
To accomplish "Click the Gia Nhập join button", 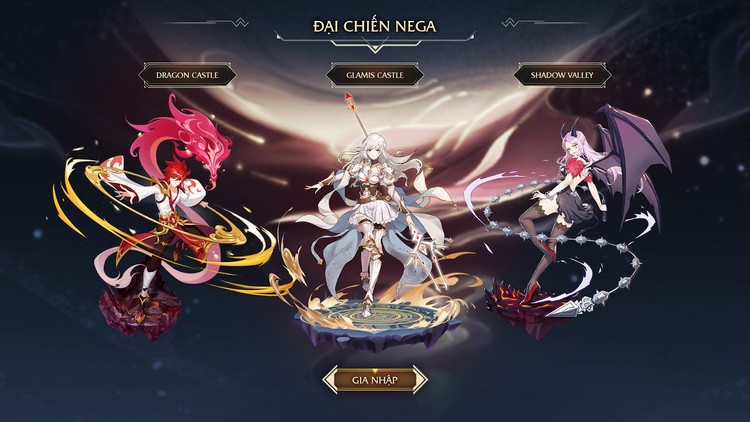I will click(375, 380).
